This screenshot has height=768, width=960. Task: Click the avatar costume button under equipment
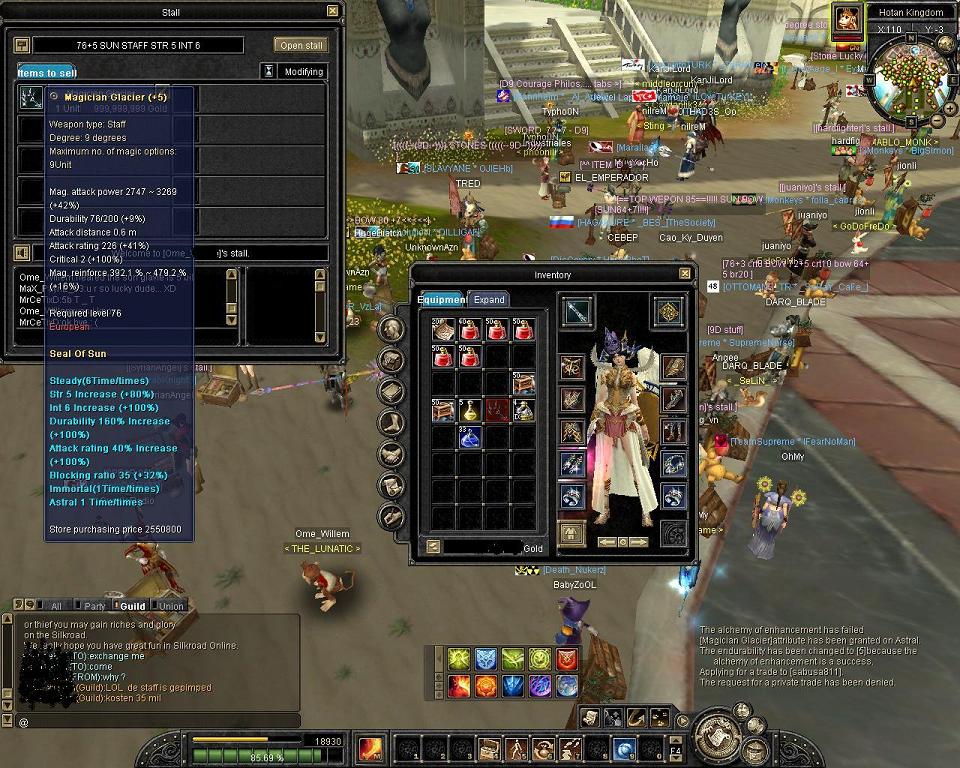pyautogui.click(x=572, y=533)
